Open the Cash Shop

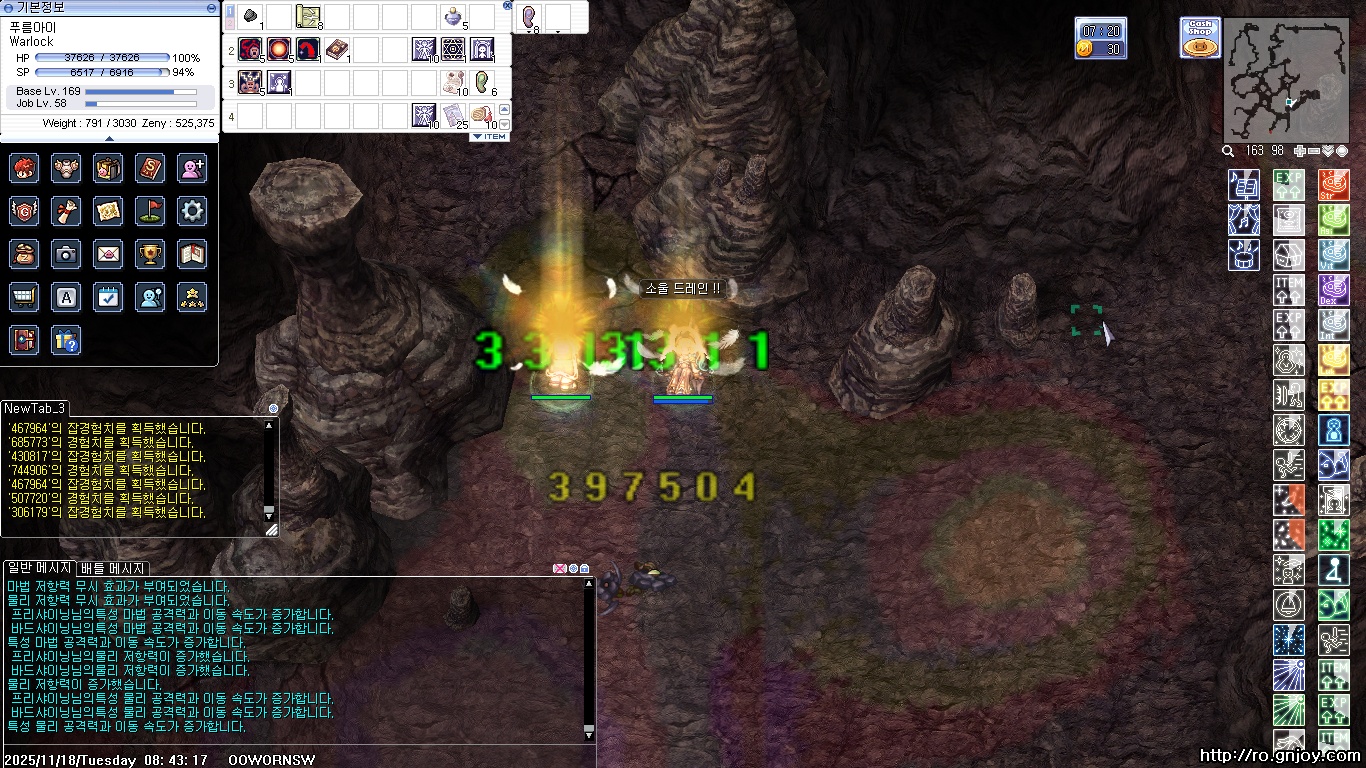[x=1200, y=38]
